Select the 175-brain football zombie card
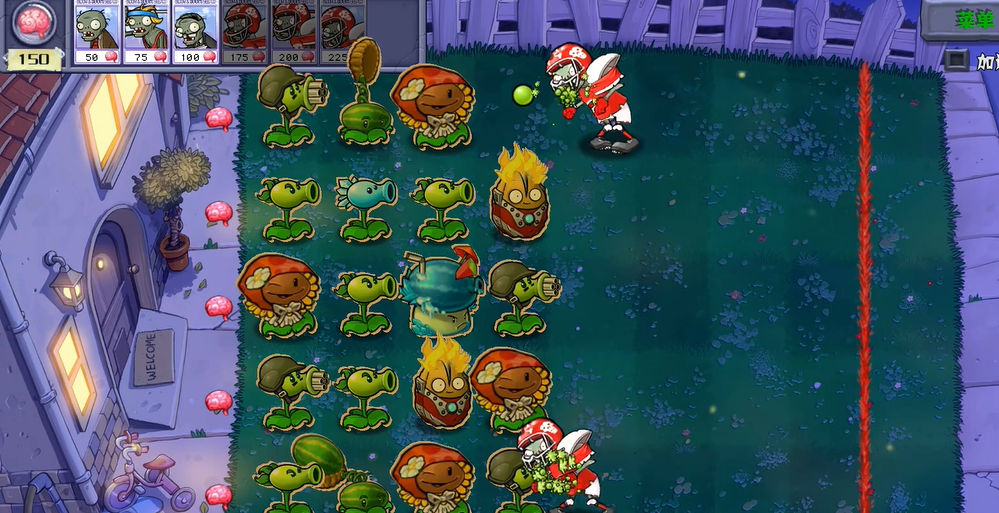The image size is (999, 513). click(244, 32)
